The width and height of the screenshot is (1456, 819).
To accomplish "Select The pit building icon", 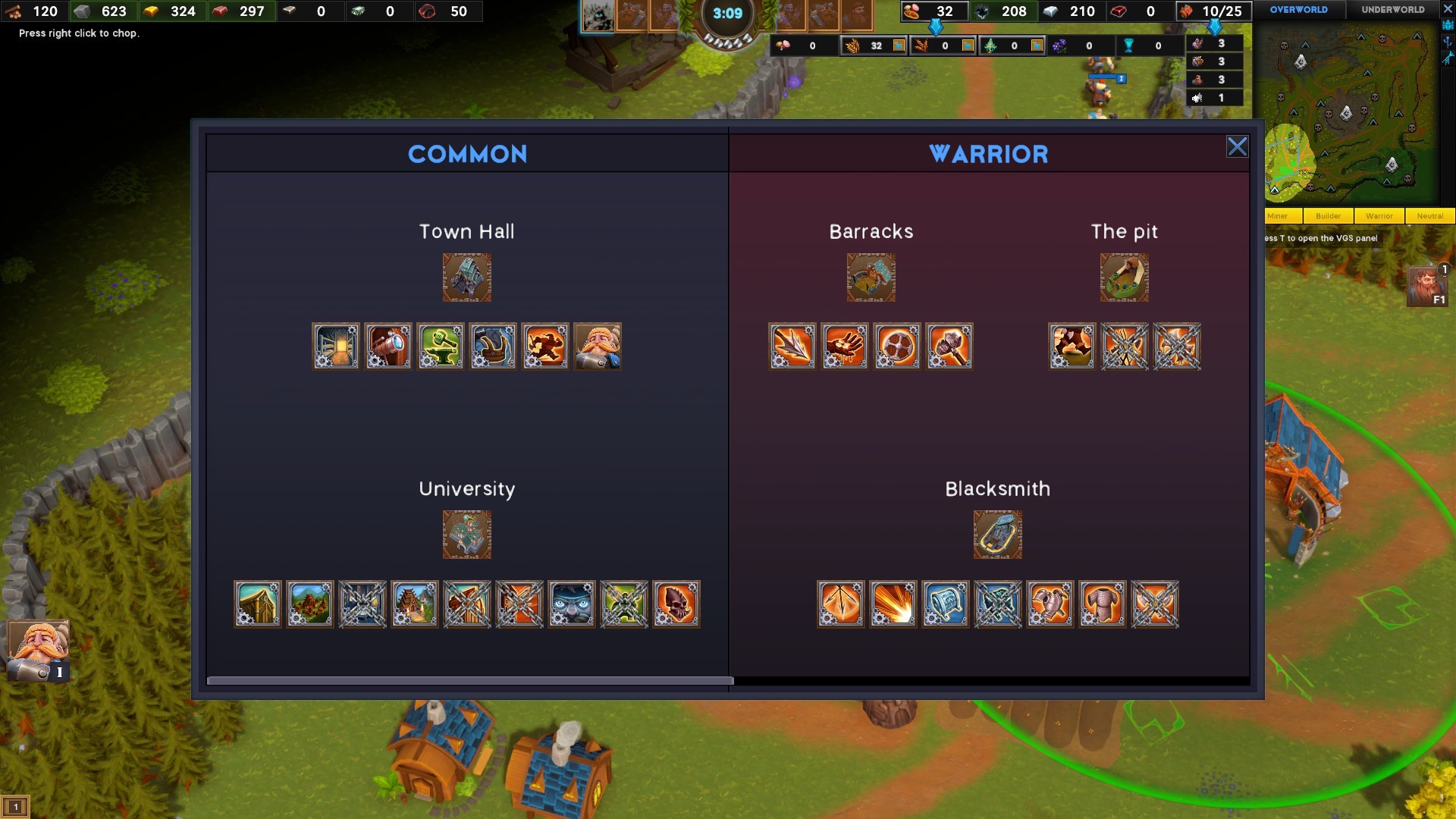I will tap(1125, 278).
